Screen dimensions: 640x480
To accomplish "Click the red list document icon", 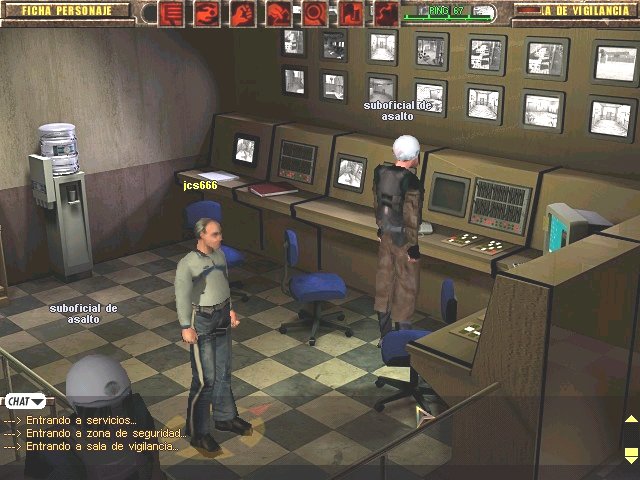I will pos(172,13).
